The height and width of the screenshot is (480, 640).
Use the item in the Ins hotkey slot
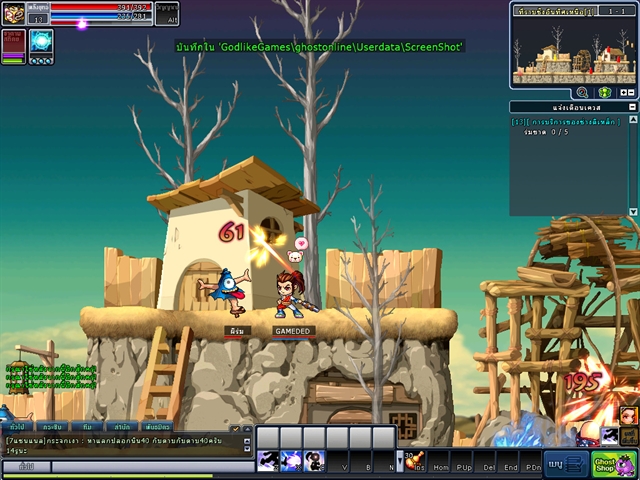pos(414,461)
